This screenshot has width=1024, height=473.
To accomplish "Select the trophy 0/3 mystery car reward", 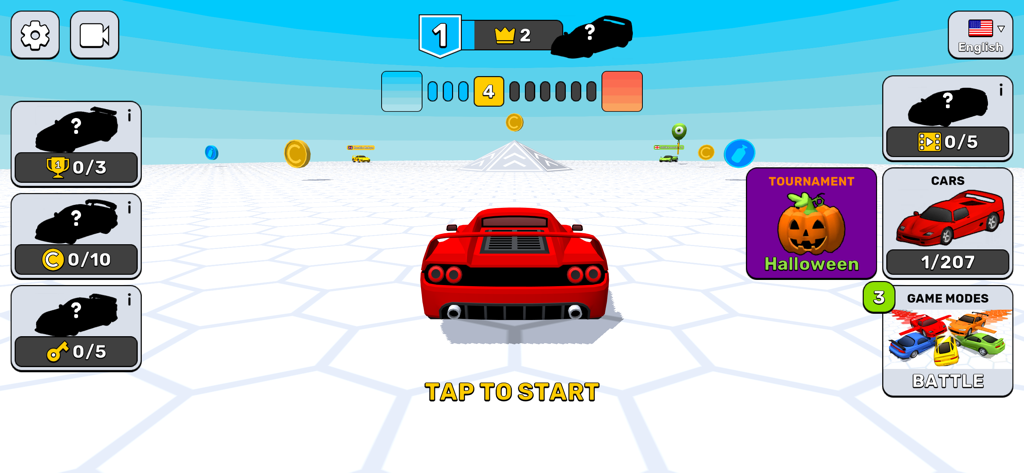I will 75,145.
